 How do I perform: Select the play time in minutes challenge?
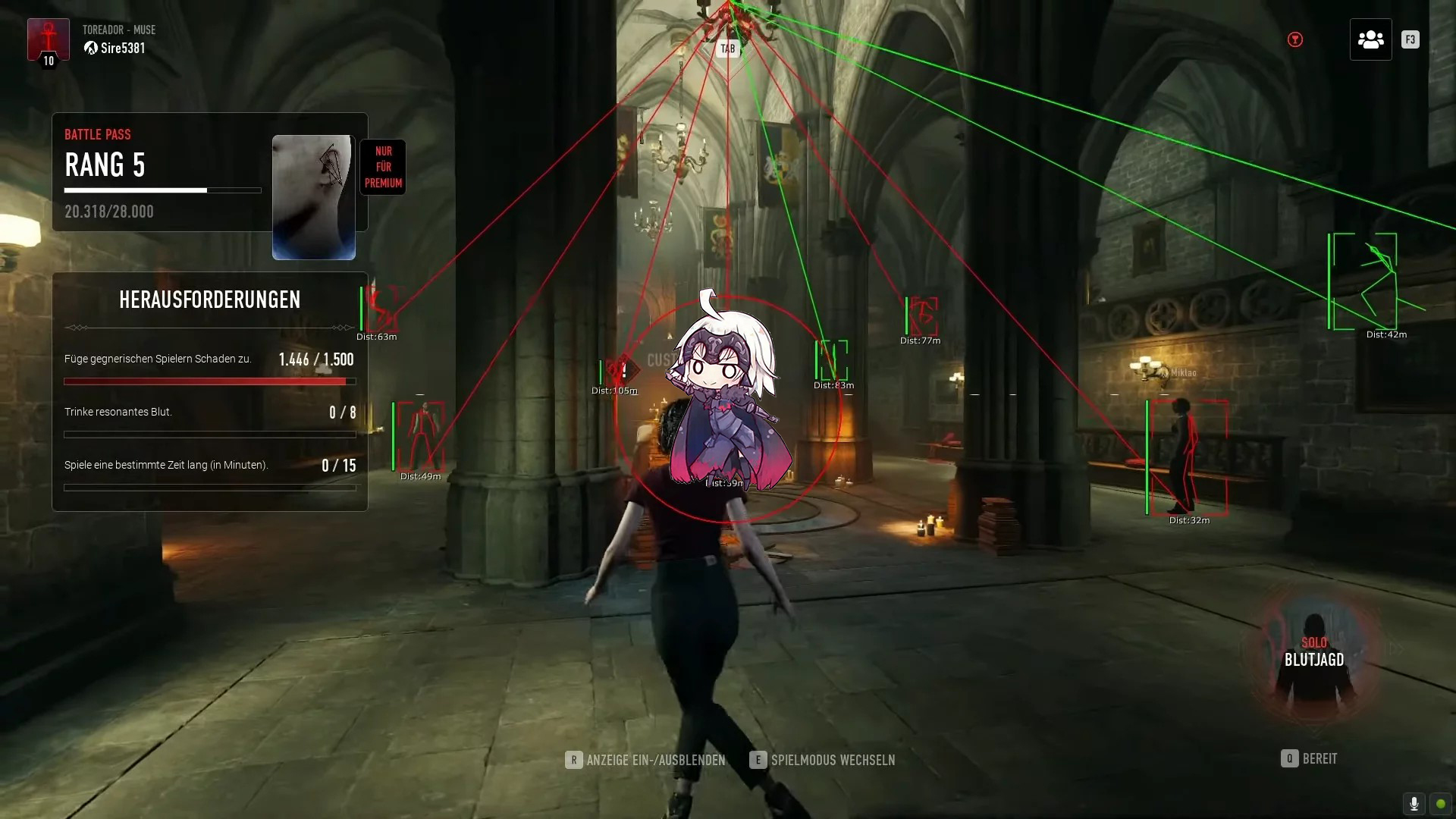pyautogui.click(x=209, y=475)
